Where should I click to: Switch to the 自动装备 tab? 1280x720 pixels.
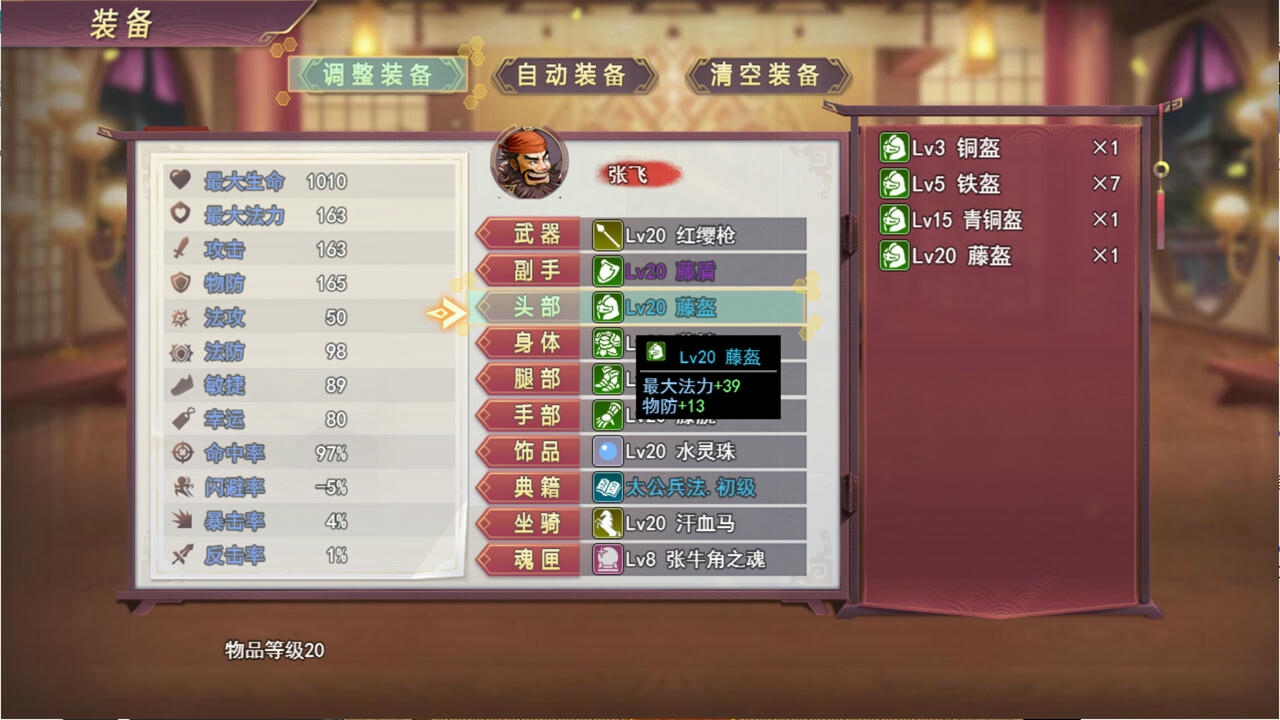point(574,73)
